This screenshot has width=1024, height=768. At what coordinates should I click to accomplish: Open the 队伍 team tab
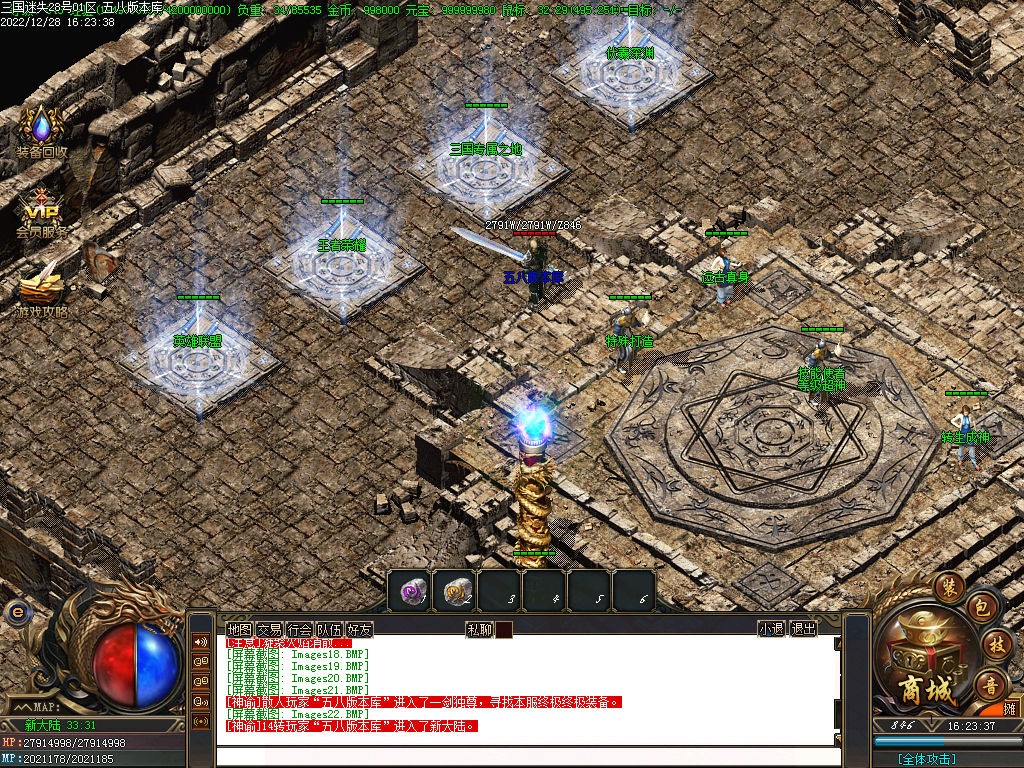329,629
